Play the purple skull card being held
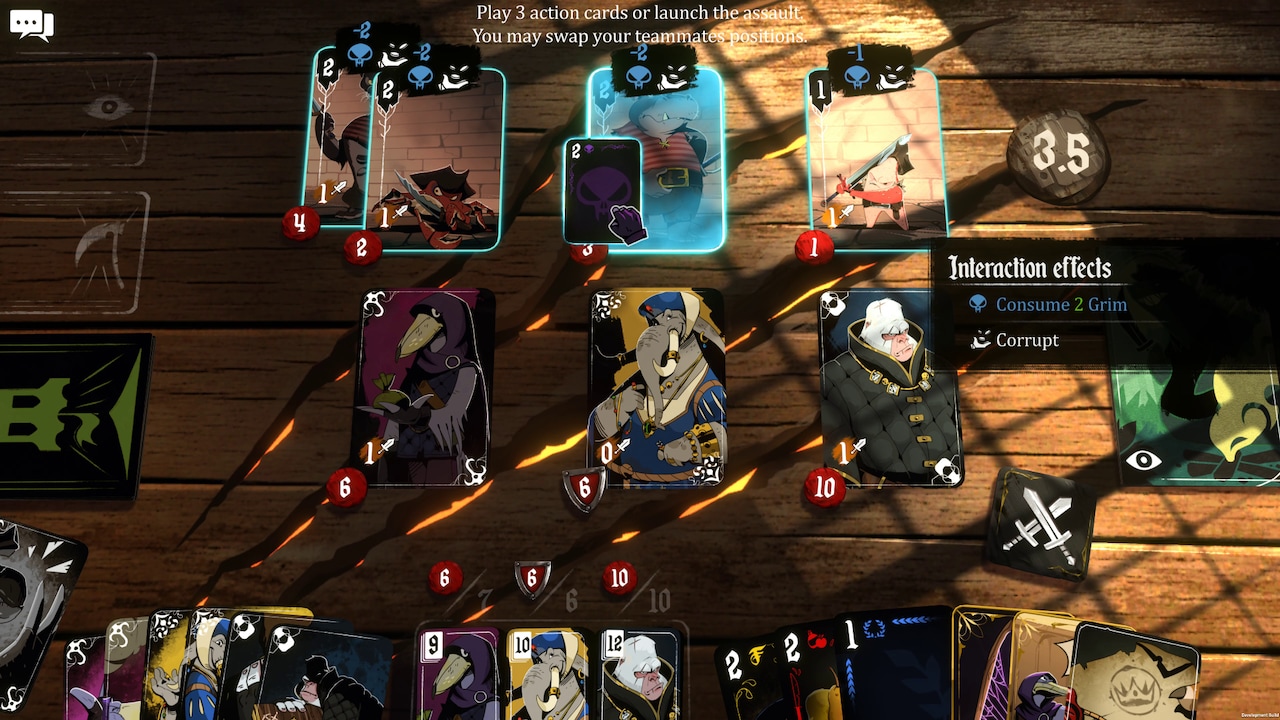 pos(601,190)
